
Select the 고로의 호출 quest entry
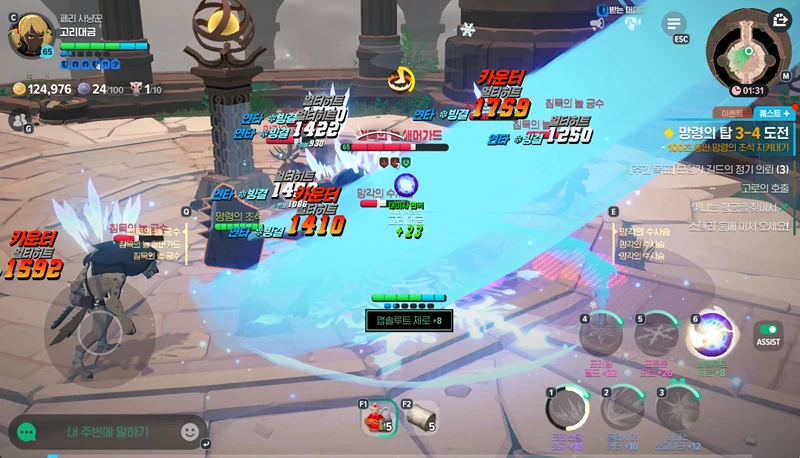pos(765,188)
